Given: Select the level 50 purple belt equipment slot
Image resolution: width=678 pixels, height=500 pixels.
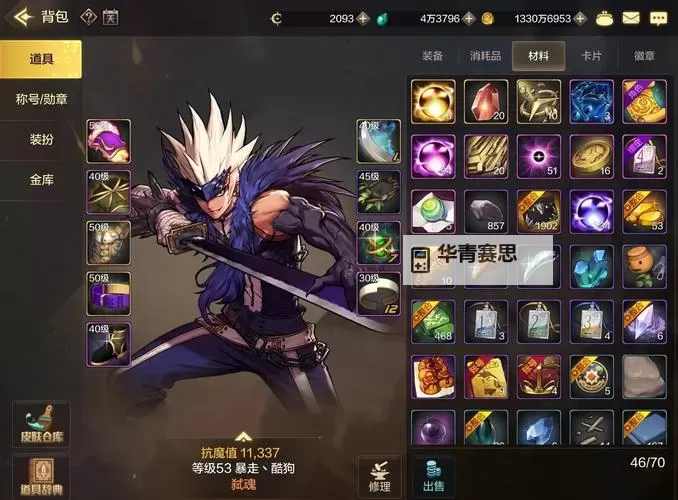Looking at the screenshot, I should click(x=108, y=292).
